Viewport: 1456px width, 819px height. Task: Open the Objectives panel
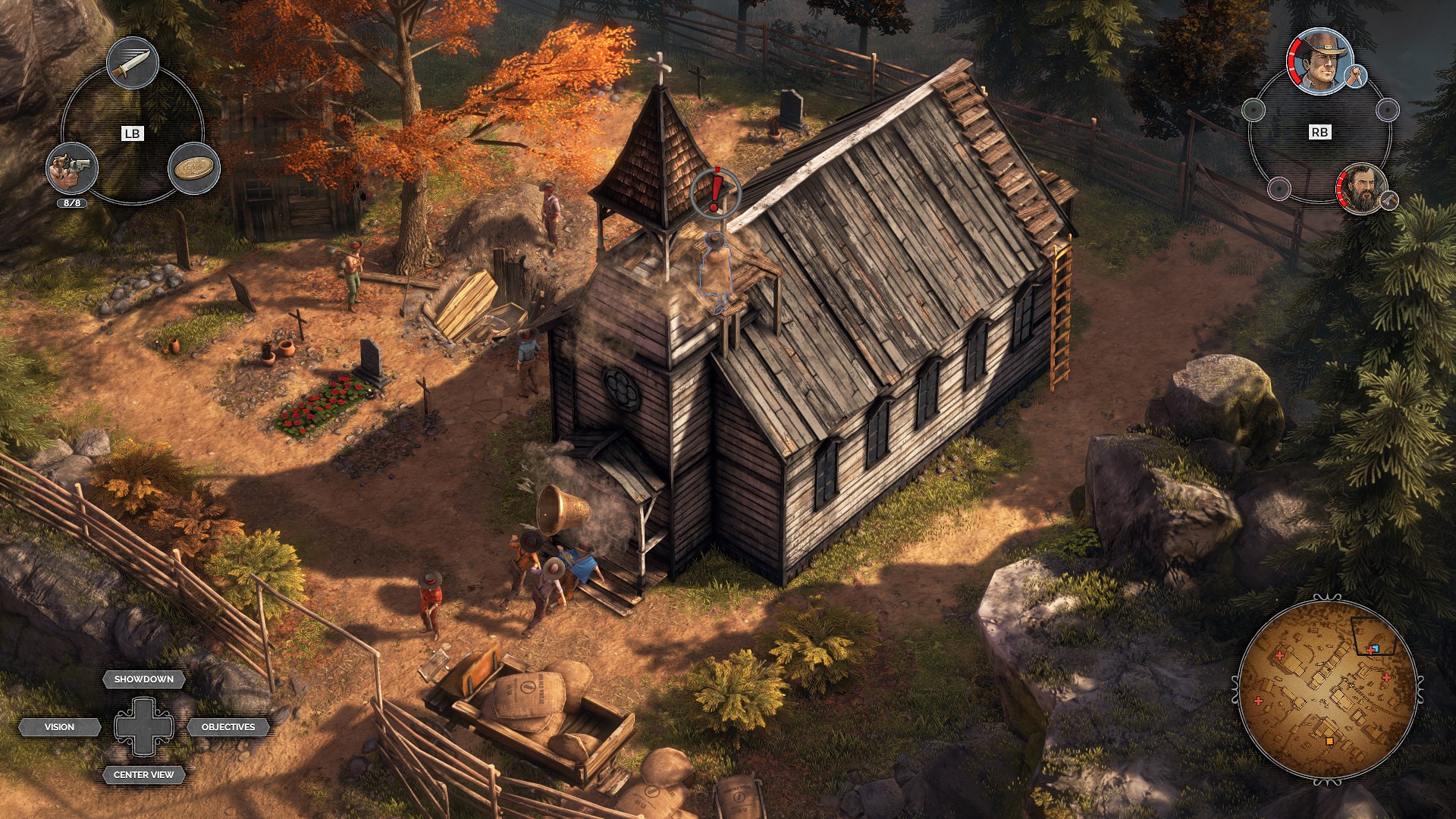(227, 727)
